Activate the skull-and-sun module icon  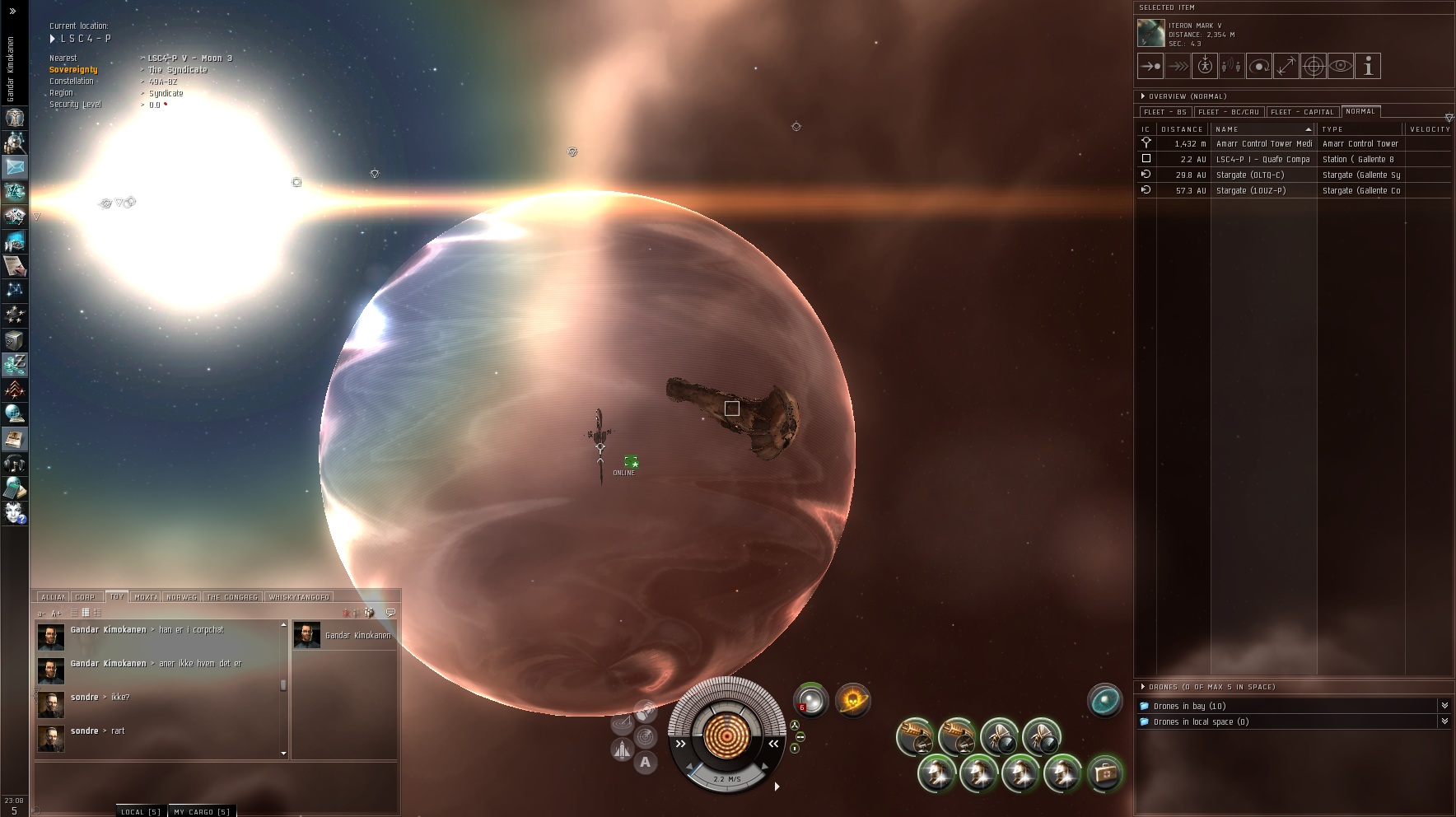point(852,700)
